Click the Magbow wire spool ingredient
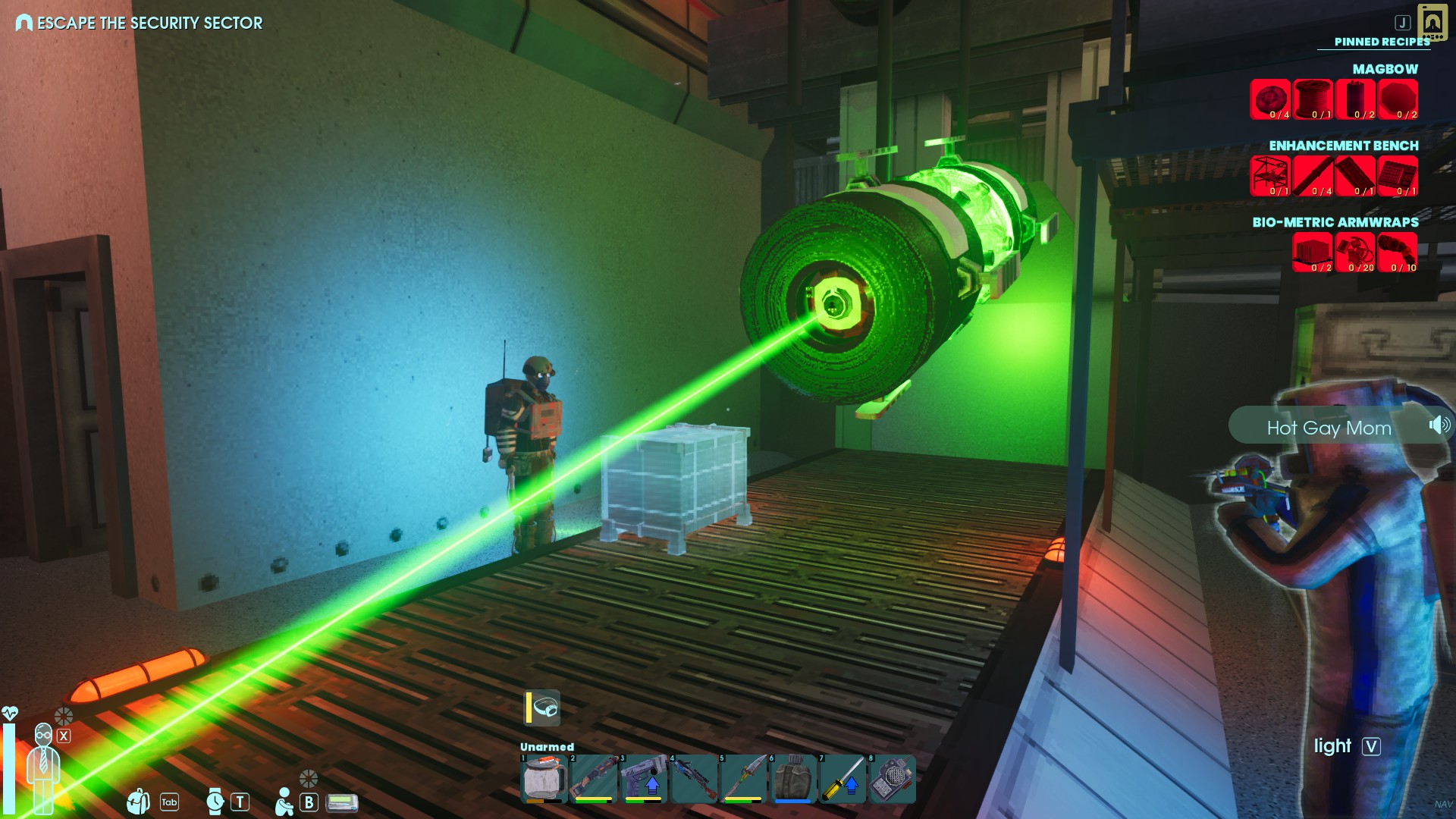Screen dimensions: 1456x819 point(1313,99)
